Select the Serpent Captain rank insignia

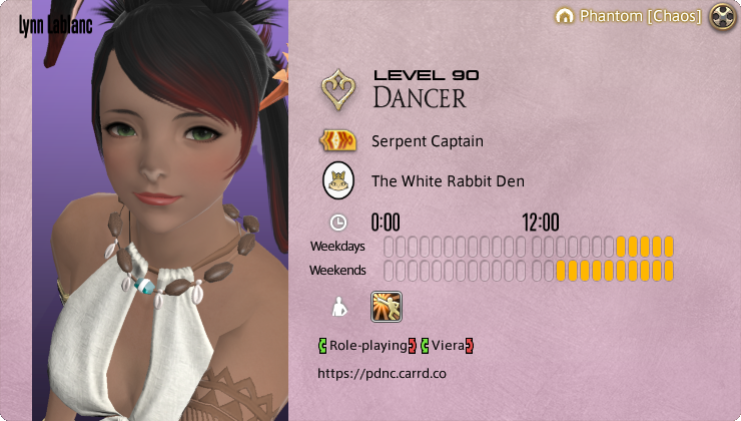339,141
